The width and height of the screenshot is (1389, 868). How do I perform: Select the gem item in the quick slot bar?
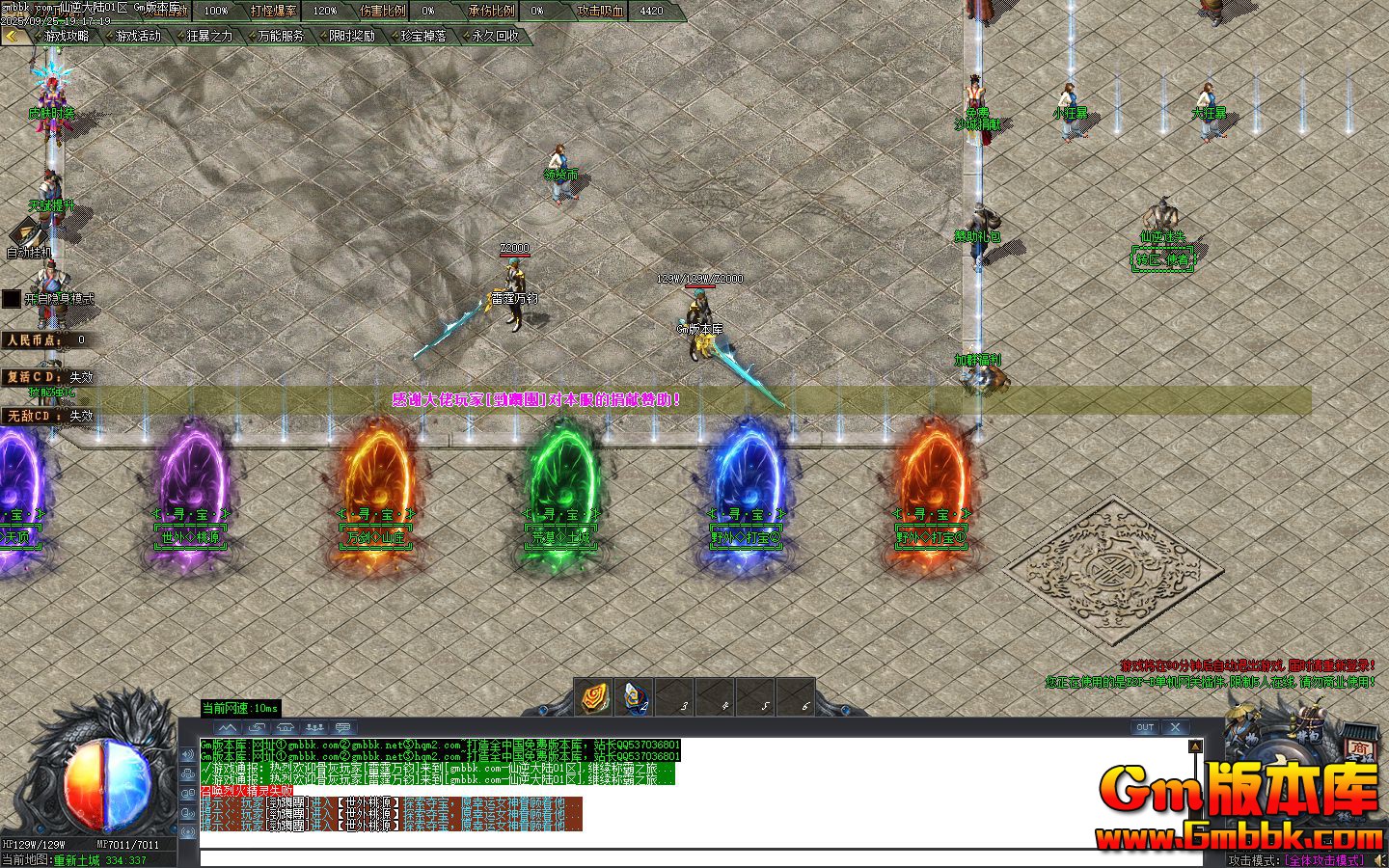(593, 697)
